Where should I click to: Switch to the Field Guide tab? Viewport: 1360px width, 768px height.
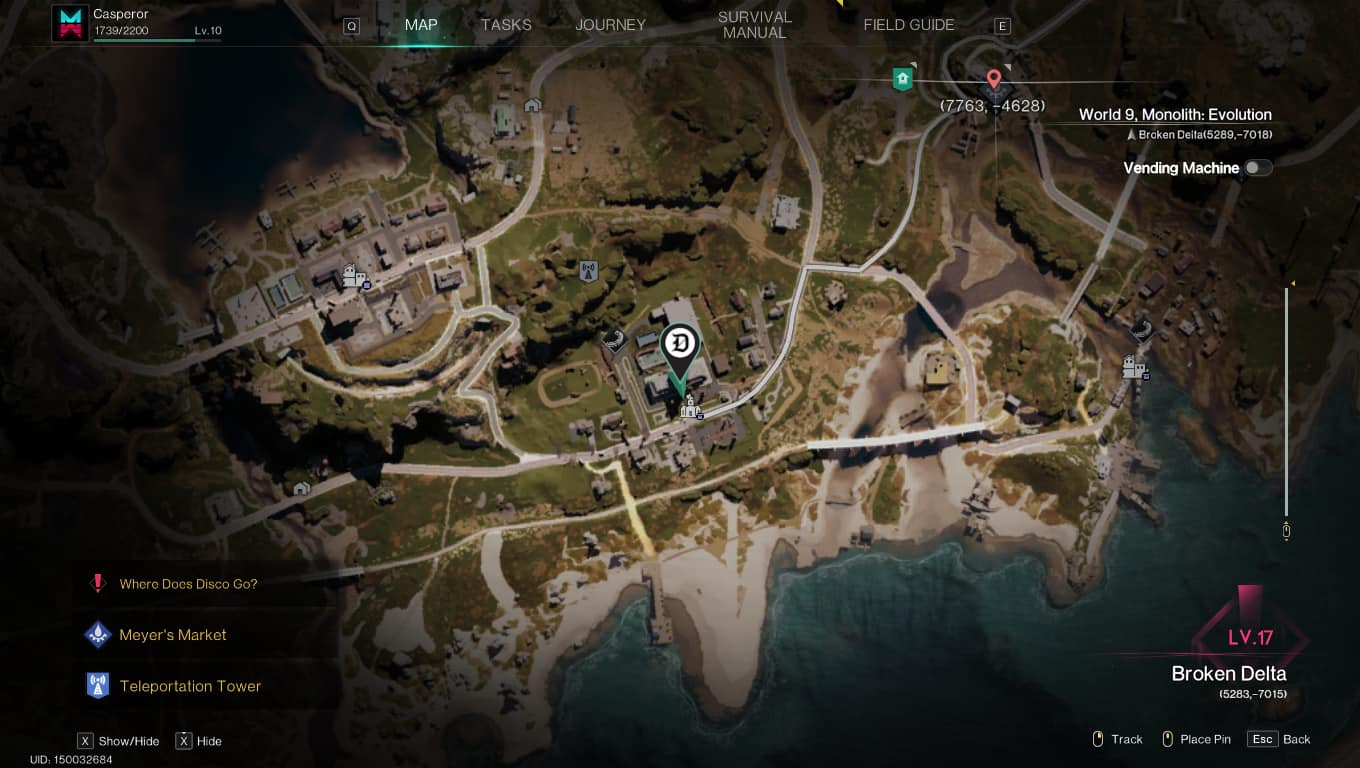click(x=908, y=25)
